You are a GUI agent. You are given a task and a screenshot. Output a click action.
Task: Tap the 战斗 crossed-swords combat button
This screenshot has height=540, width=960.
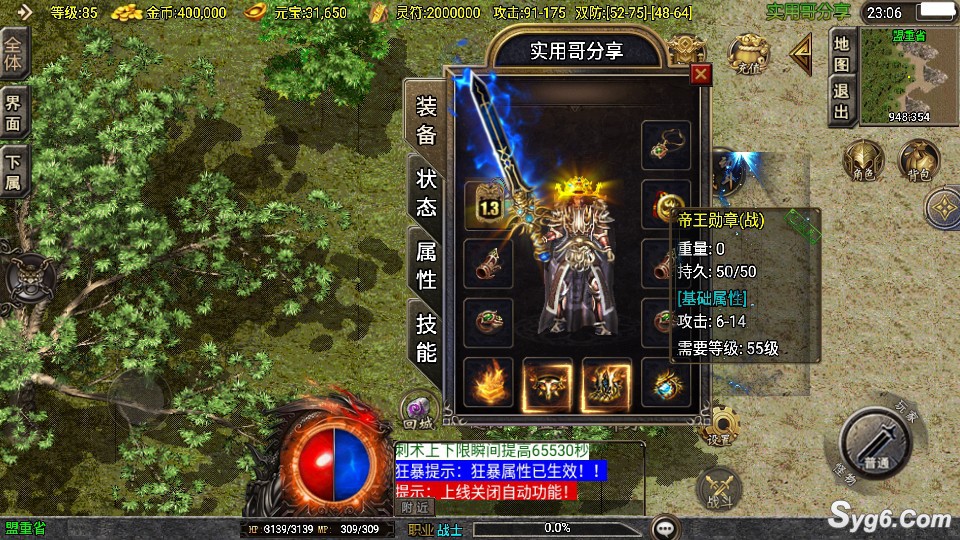(x=718, y=488)
